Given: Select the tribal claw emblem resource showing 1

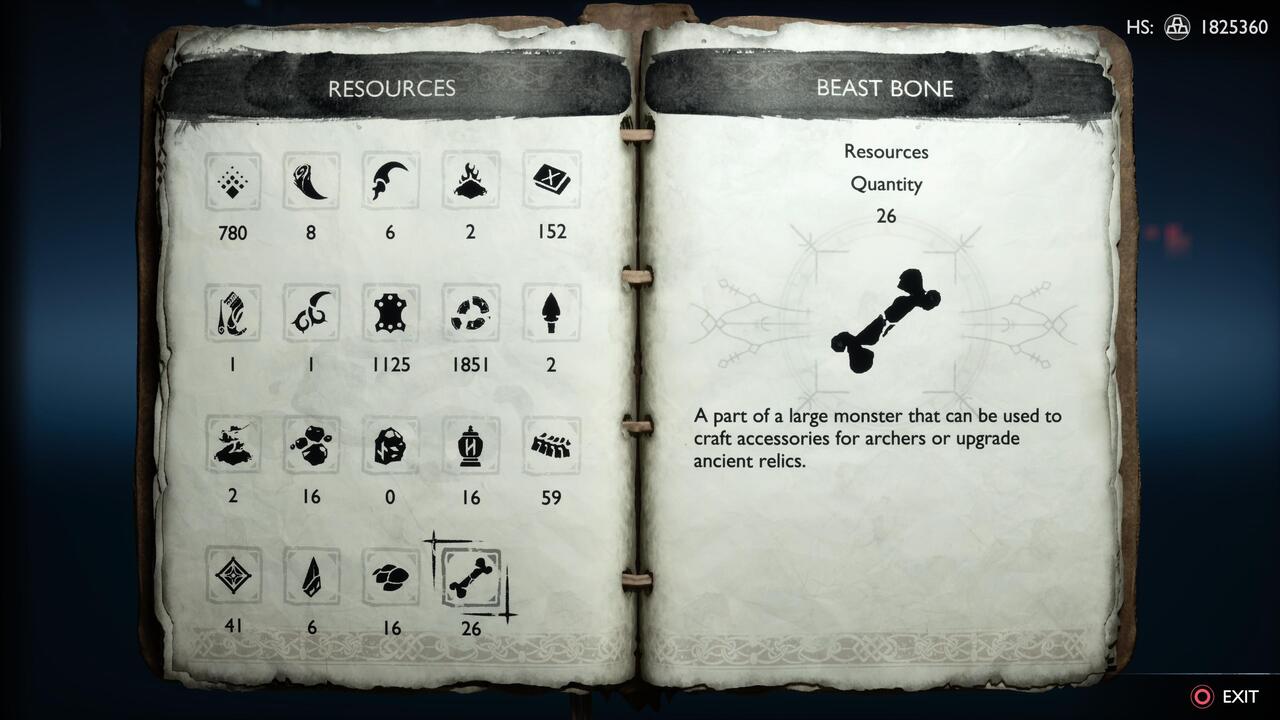Looking at the screenshot, I should [x=311, y=313].
